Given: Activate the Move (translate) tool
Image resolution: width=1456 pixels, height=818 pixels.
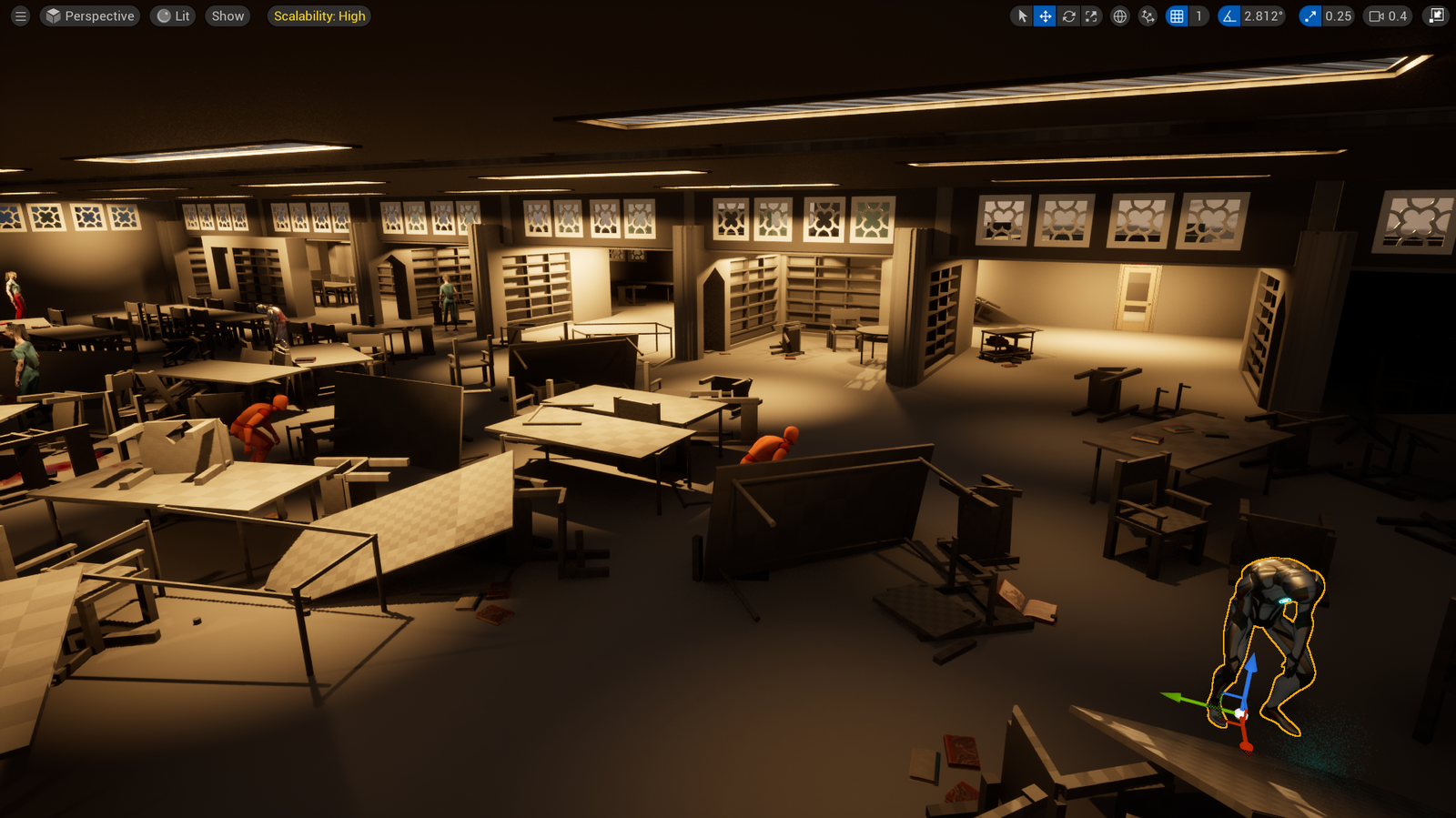Looking at the screenshot, I should [x=1045, y=15].
